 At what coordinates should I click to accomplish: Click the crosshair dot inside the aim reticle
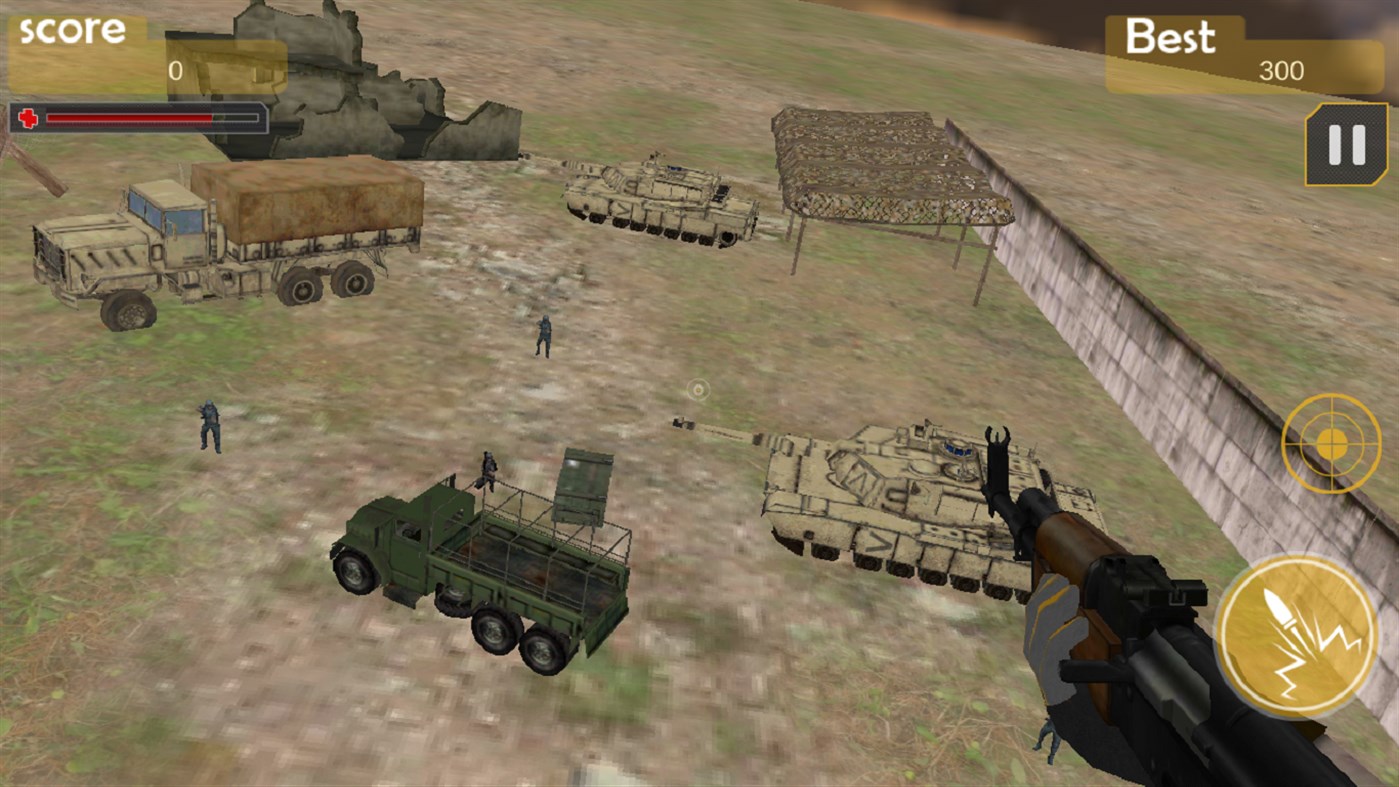(1330, 443)
